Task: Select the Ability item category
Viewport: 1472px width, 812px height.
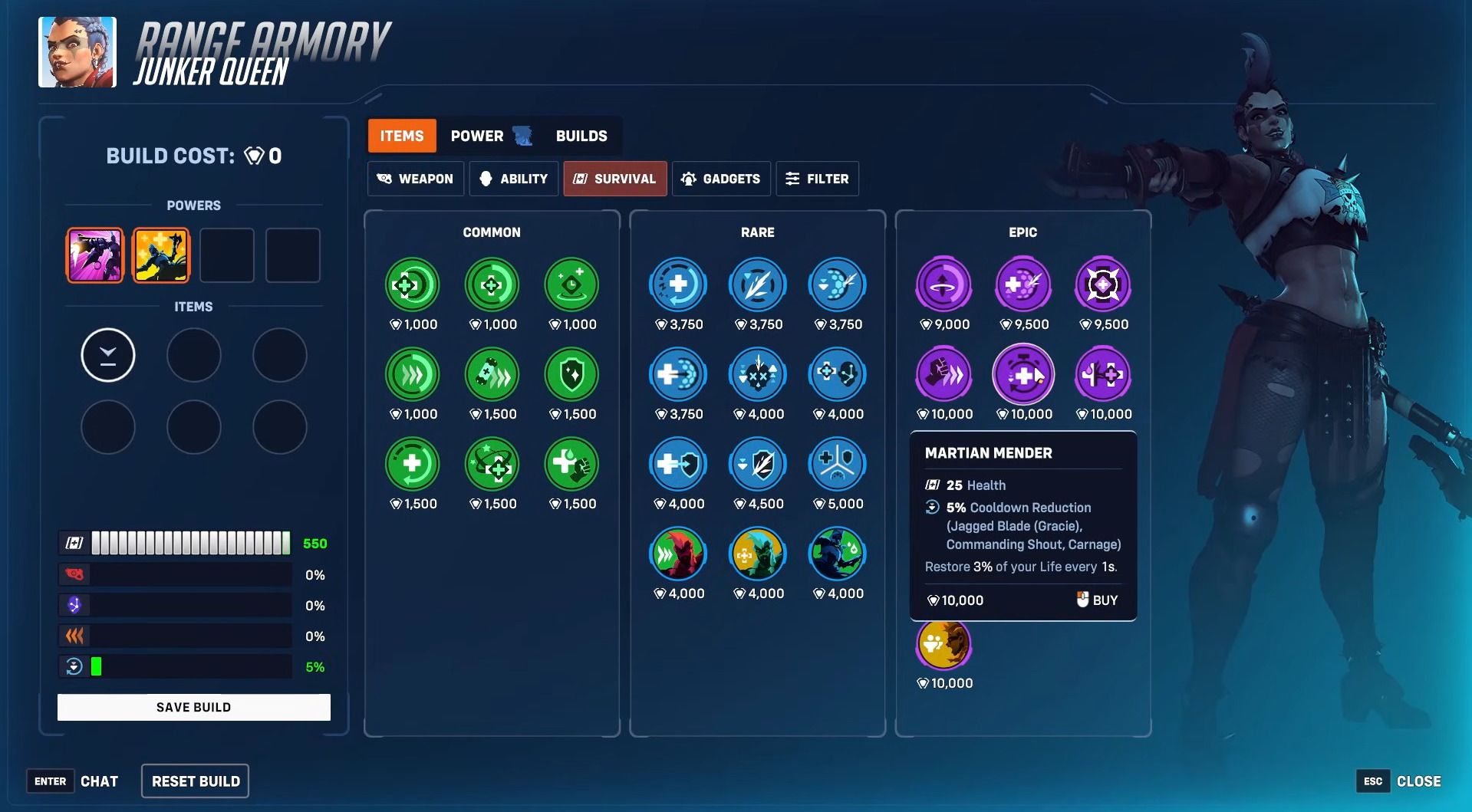Action: tap(514, 179)
